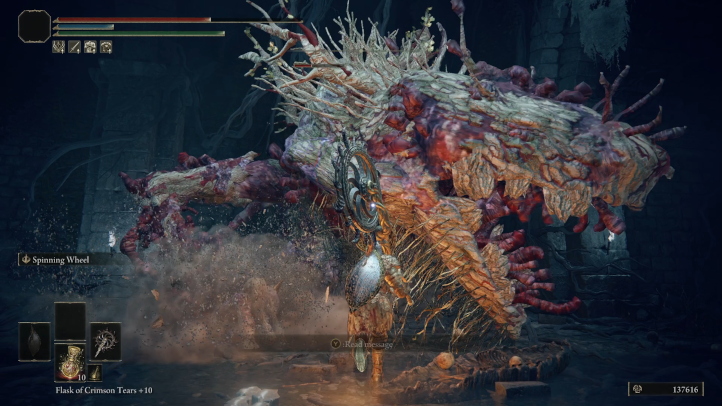Click the Spinning Wheel skill label

[x=59, y=259]
